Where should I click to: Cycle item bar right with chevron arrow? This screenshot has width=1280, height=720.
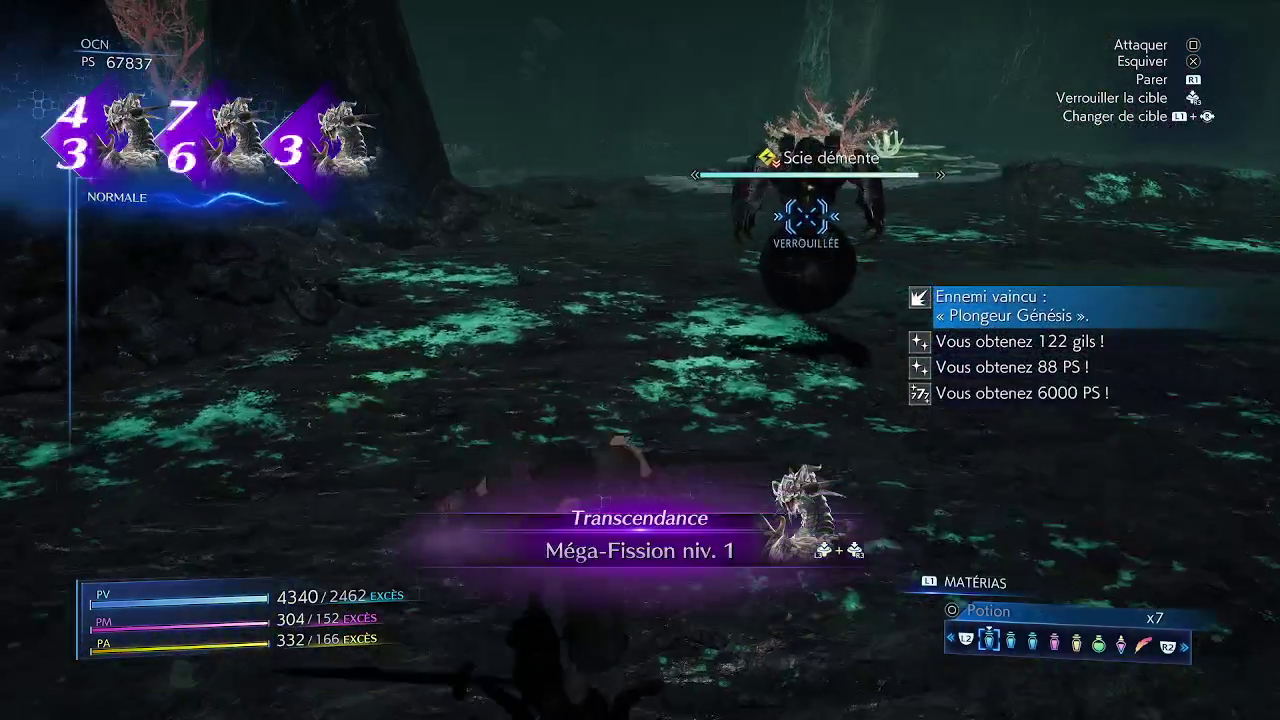tap(1185, 647)
